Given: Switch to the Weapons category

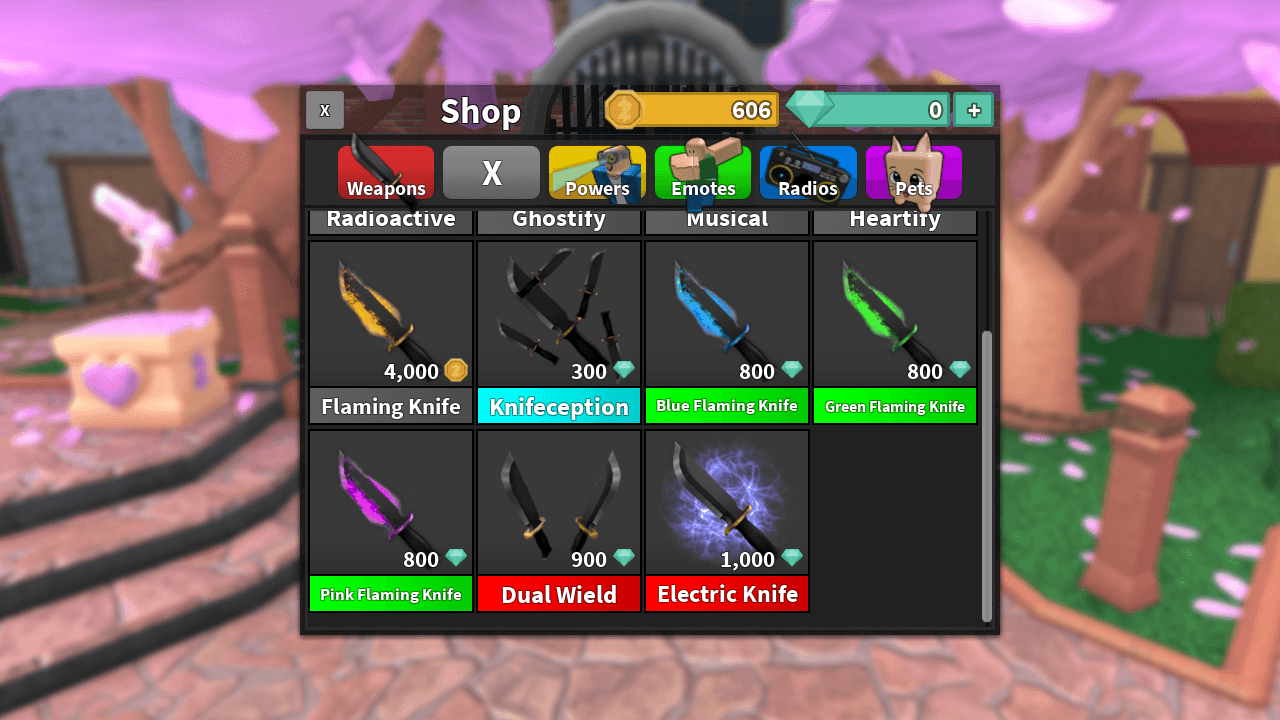Looking at the screenshot, I should [386, 173].
